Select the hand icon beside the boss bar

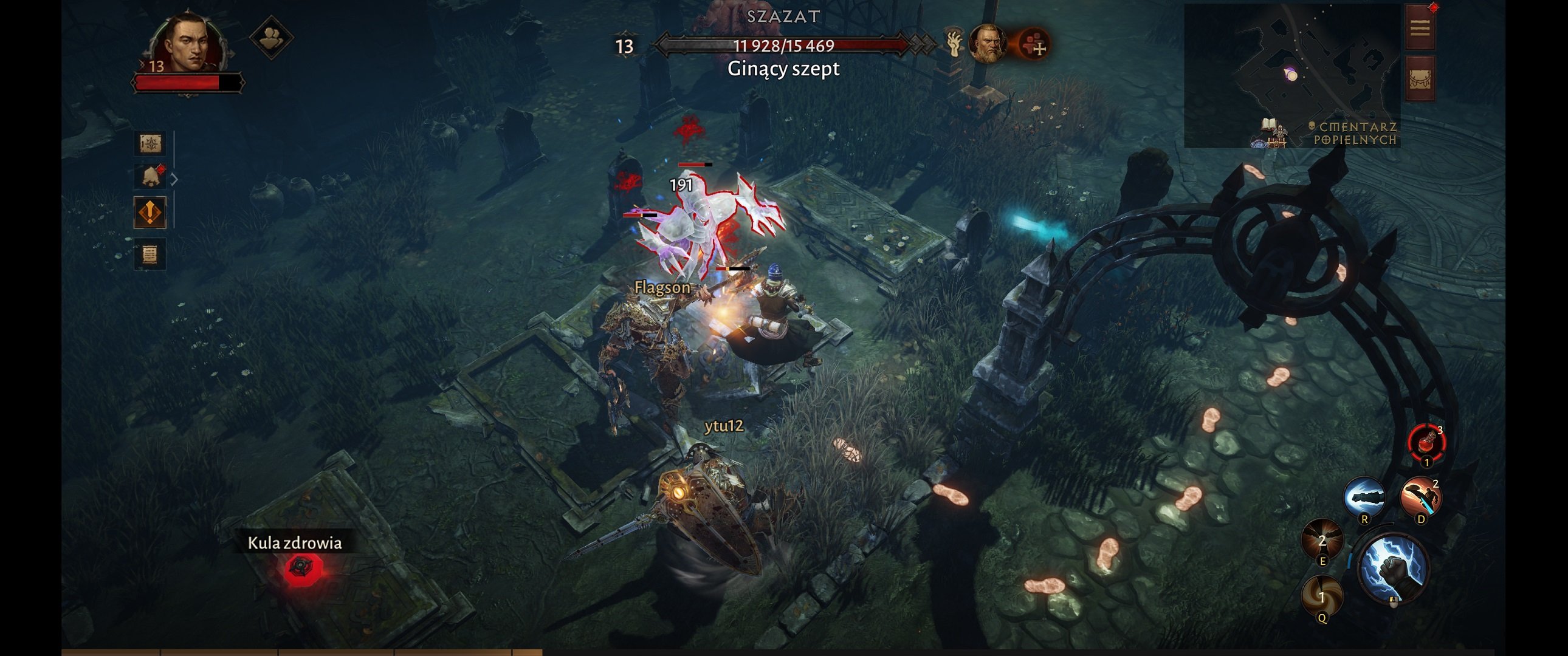pos(954,44)
